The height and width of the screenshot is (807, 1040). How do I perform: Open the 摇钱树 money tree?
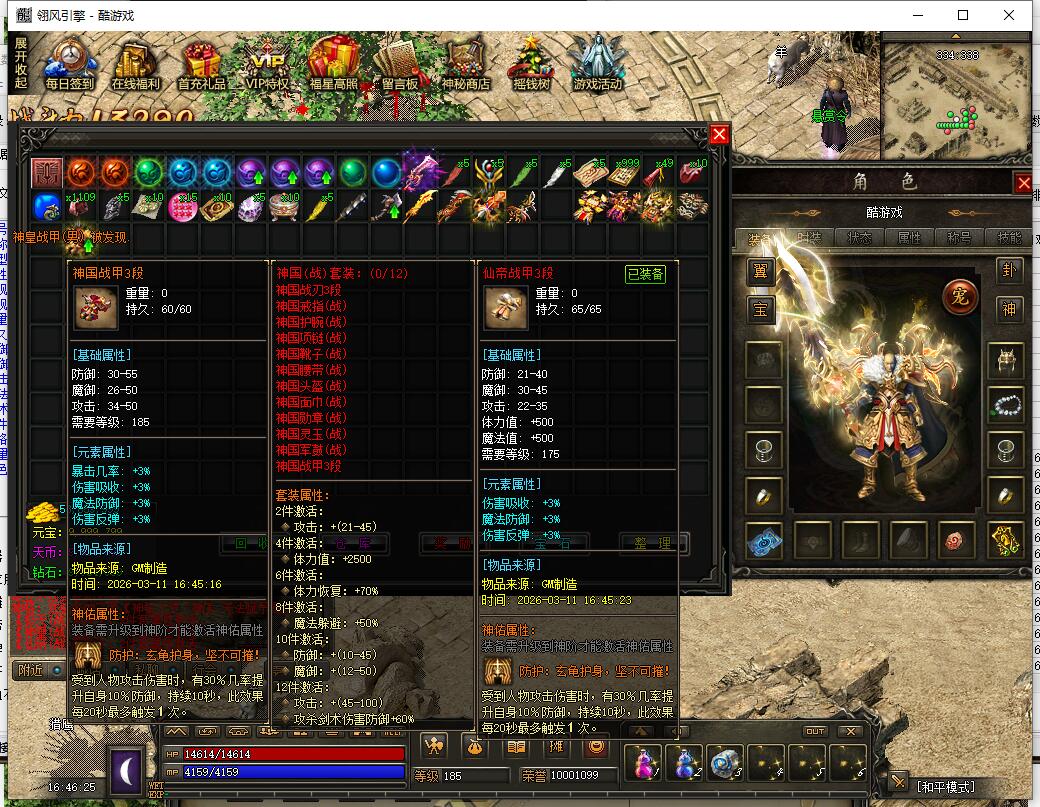tap(531, 66)
